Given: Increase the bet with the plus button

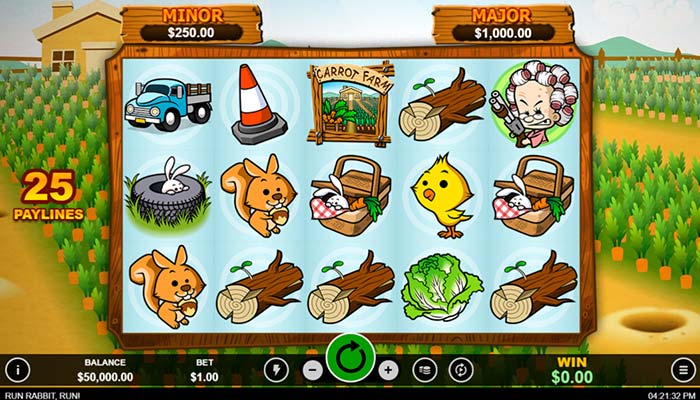Looking at the screenshot, I should click(389, 369).
